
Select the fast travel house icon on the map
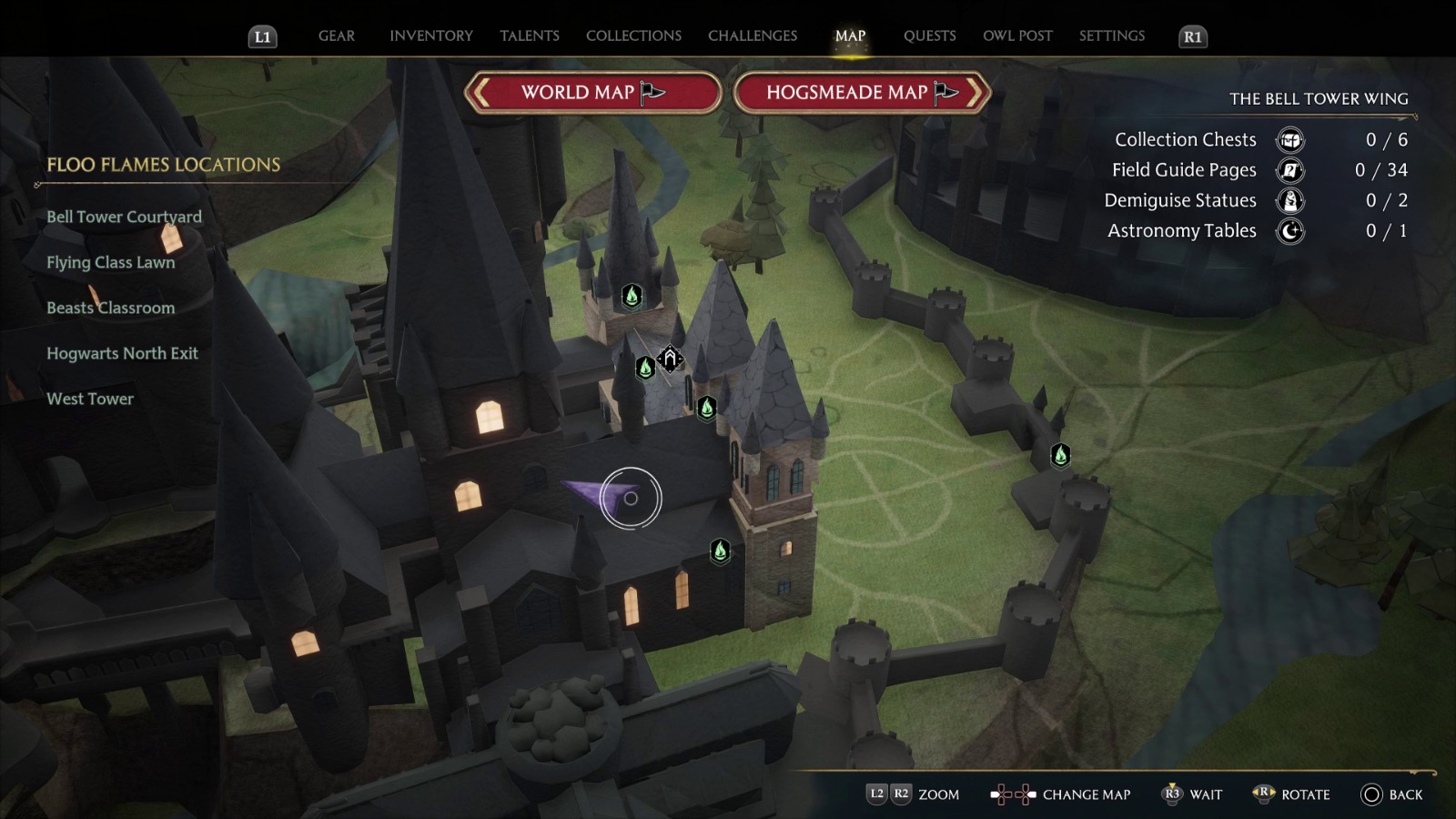(670, 359)
